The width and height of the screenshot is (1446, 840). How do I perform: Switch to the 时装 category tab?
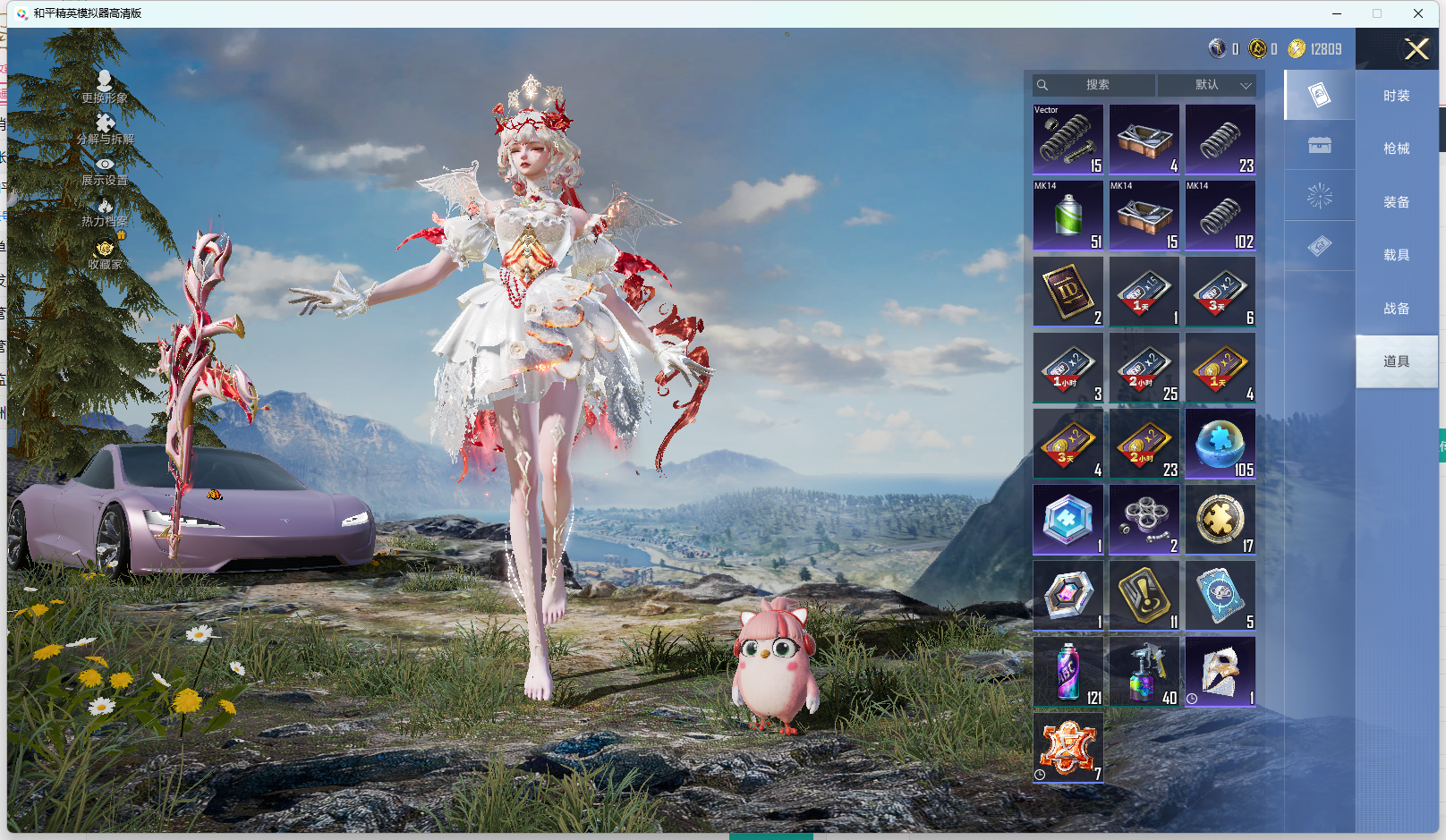(1396, 96)
